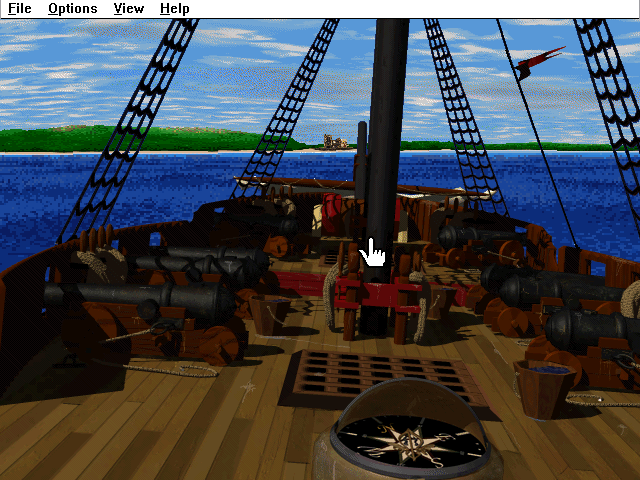
Task: Open the Help menu
Action: (175, 9)
